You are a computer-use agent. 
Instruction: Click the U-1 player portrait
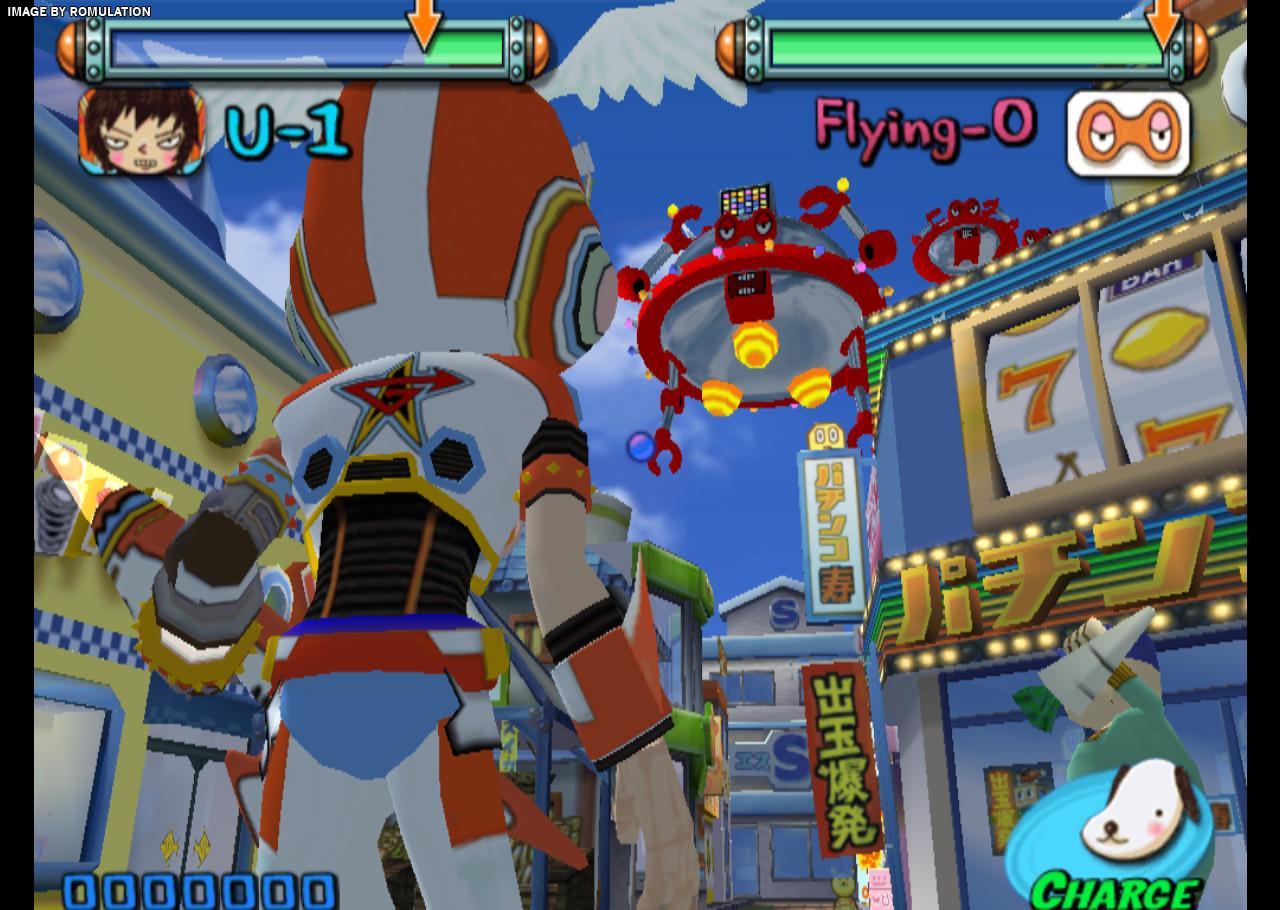[142, 131]
